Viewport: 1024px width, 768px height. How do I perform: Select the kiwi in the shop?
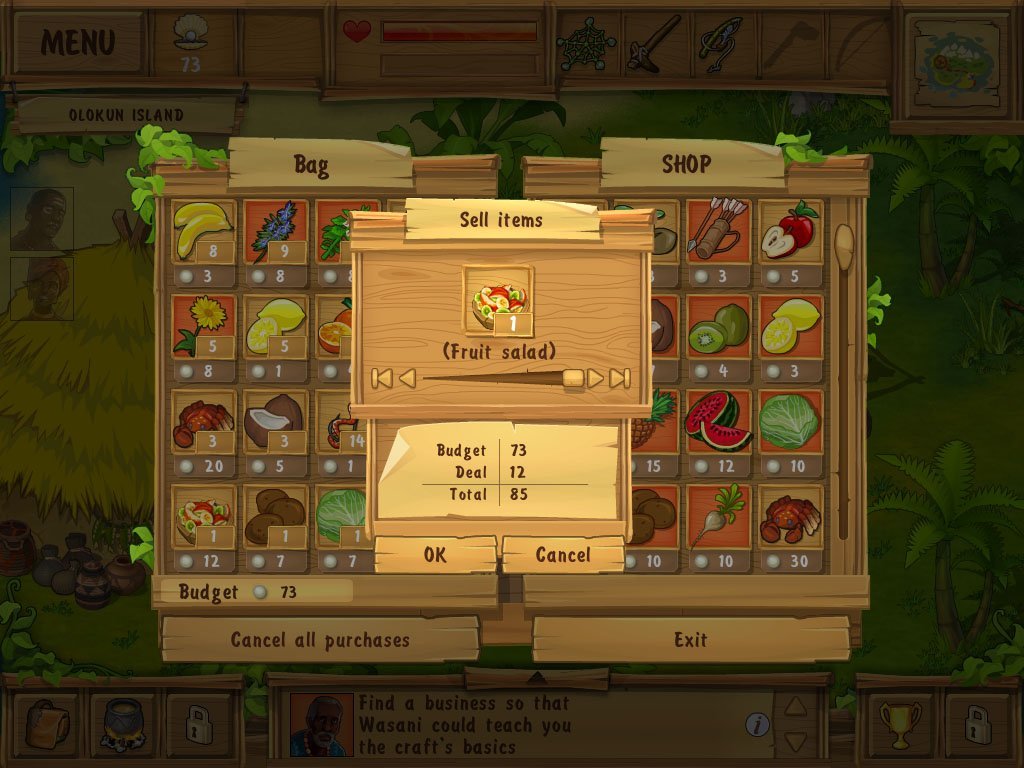pos(717,326)
